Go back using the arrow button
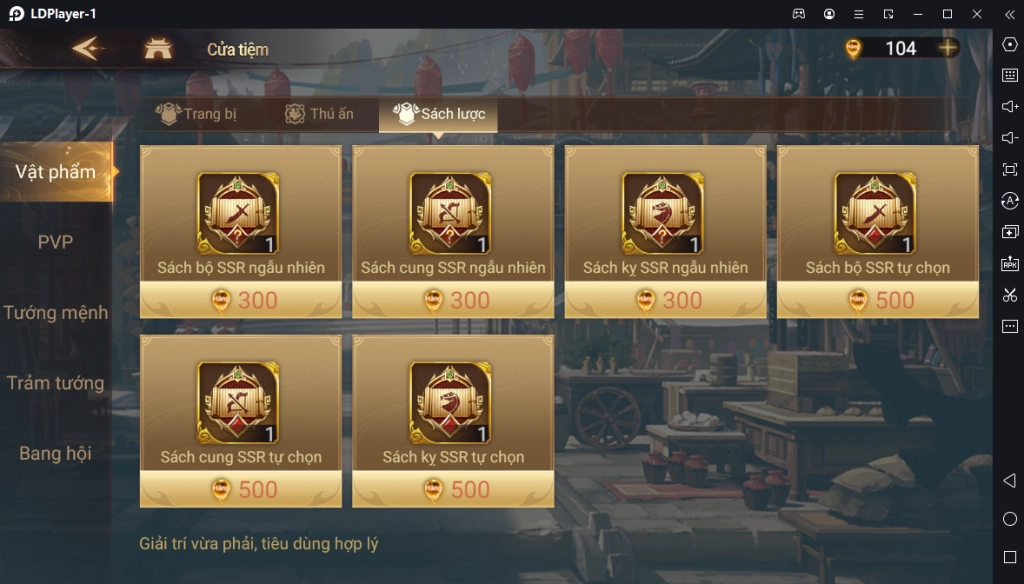The width and height of the screenshot is (1024, 584). pyautogui.click(x=87, y=48)
